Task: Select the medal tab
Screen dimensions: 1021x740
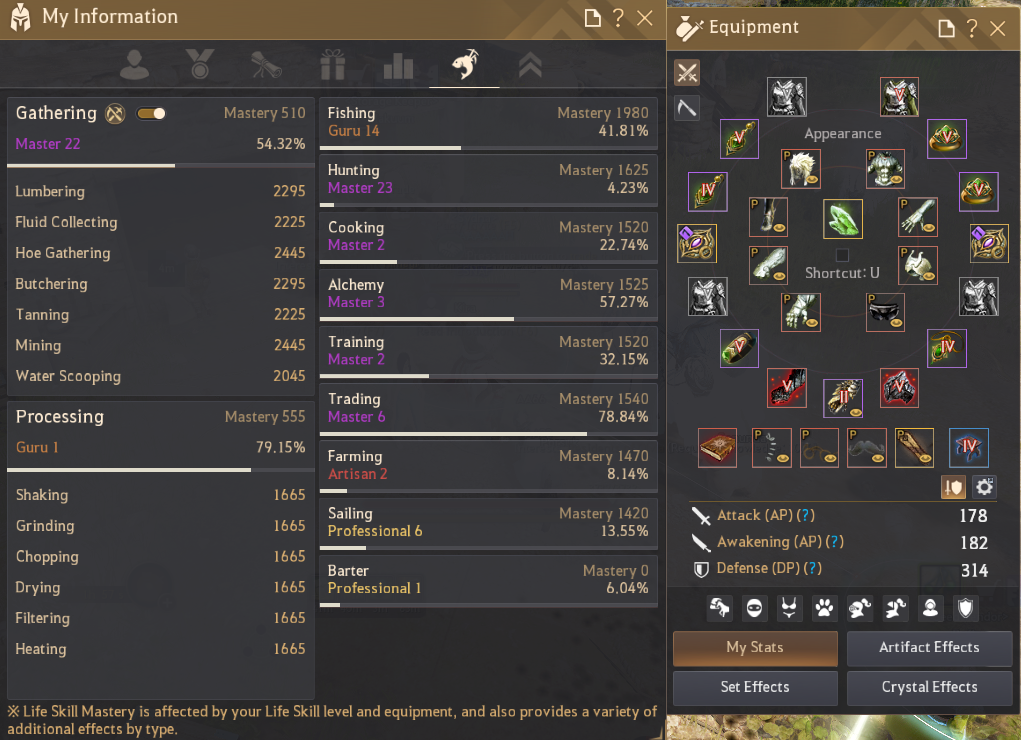Action: (x=200, y=66)
